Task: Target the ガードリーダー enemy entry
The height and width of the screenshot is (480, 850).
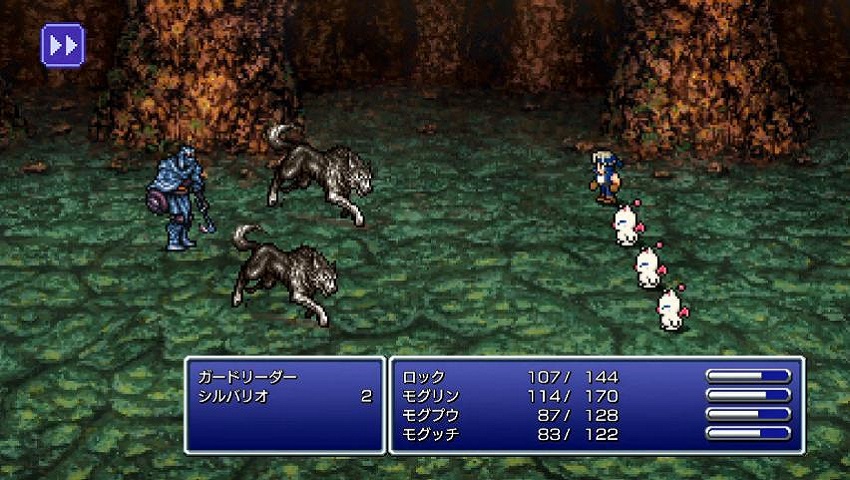Action: [x=249, y=377]
